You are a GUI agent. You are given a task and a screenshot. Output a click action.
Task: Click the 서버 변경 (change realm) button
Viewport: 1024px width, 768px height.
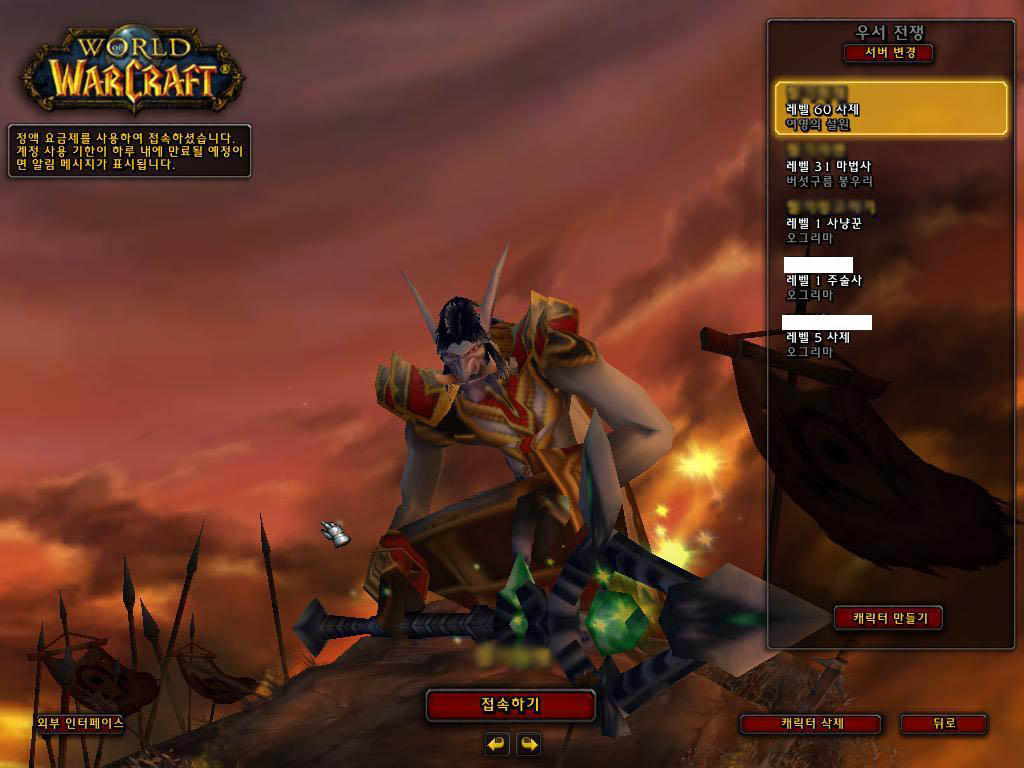pos(888,53)
